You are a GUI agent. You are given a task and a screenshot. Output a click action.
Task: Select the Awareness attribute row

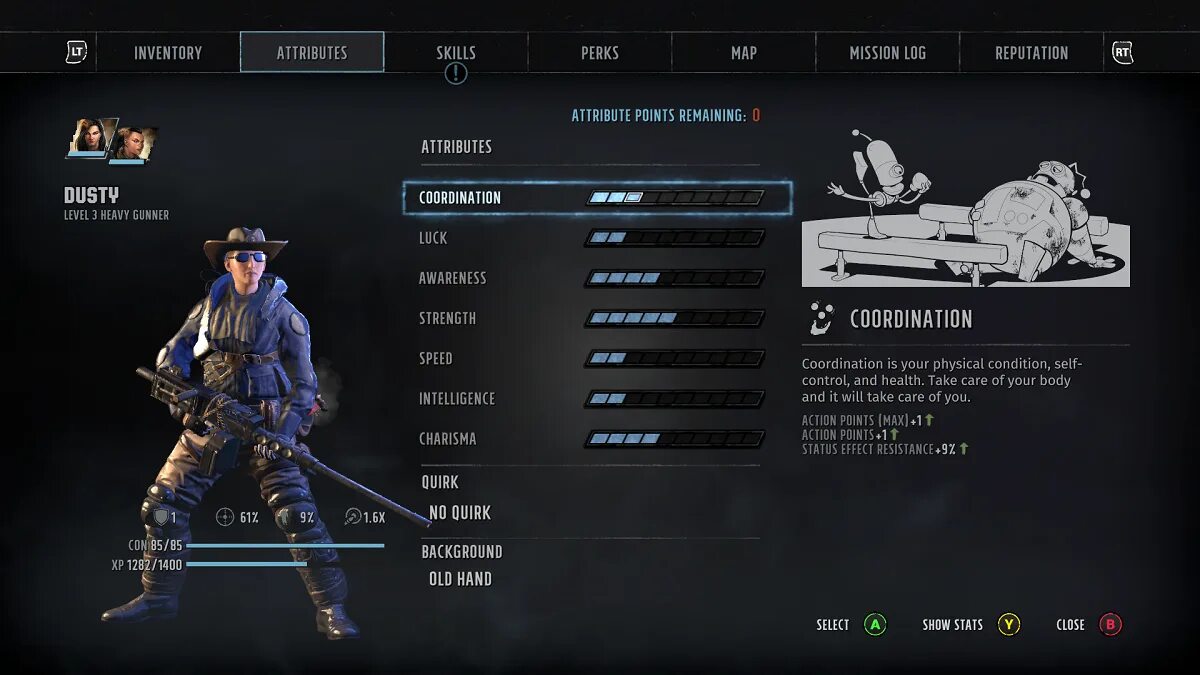(592, 278)
